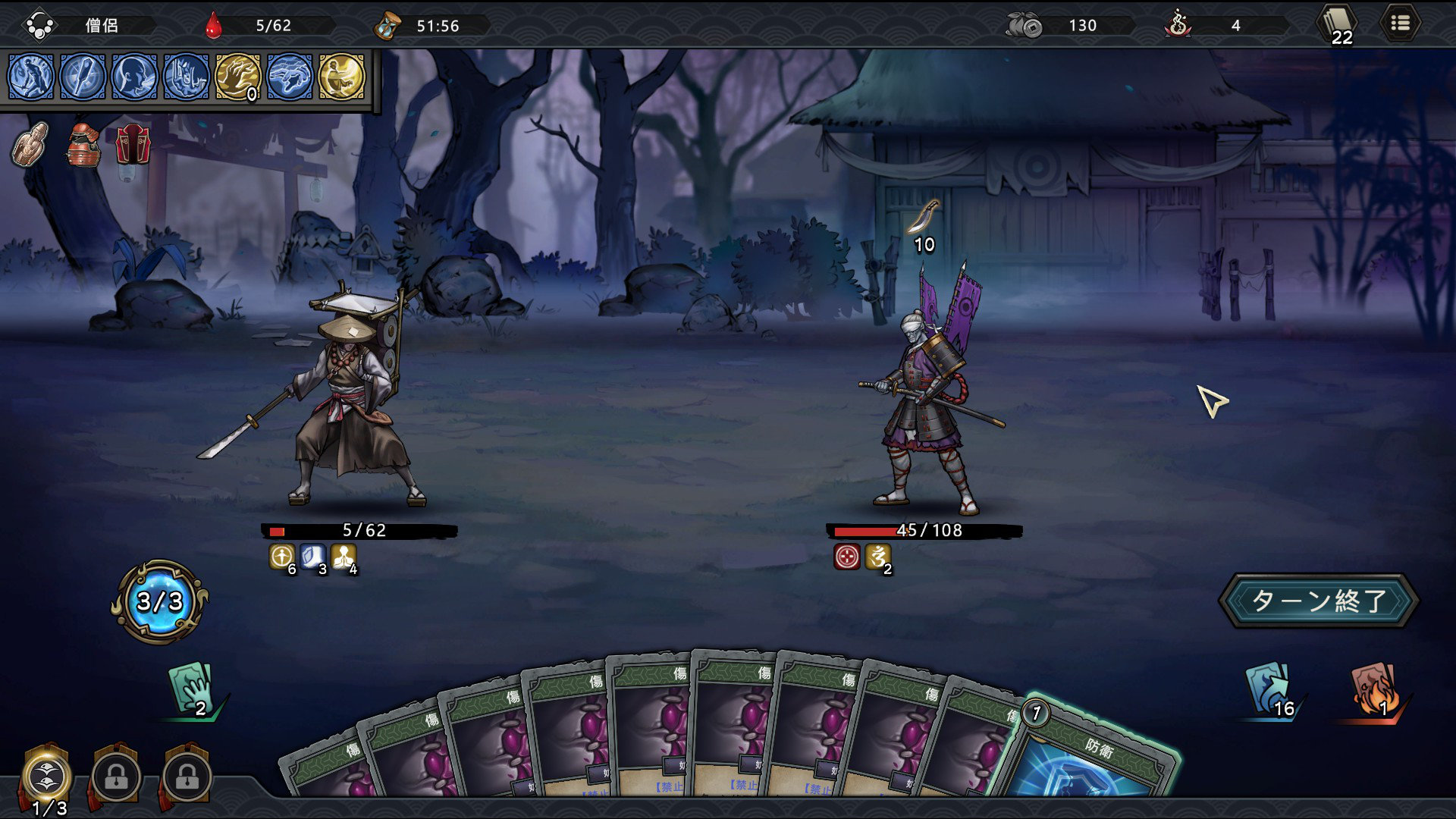Select the blue shouting bald head skill
The image size is (1456, 819).
pos(134,77)
